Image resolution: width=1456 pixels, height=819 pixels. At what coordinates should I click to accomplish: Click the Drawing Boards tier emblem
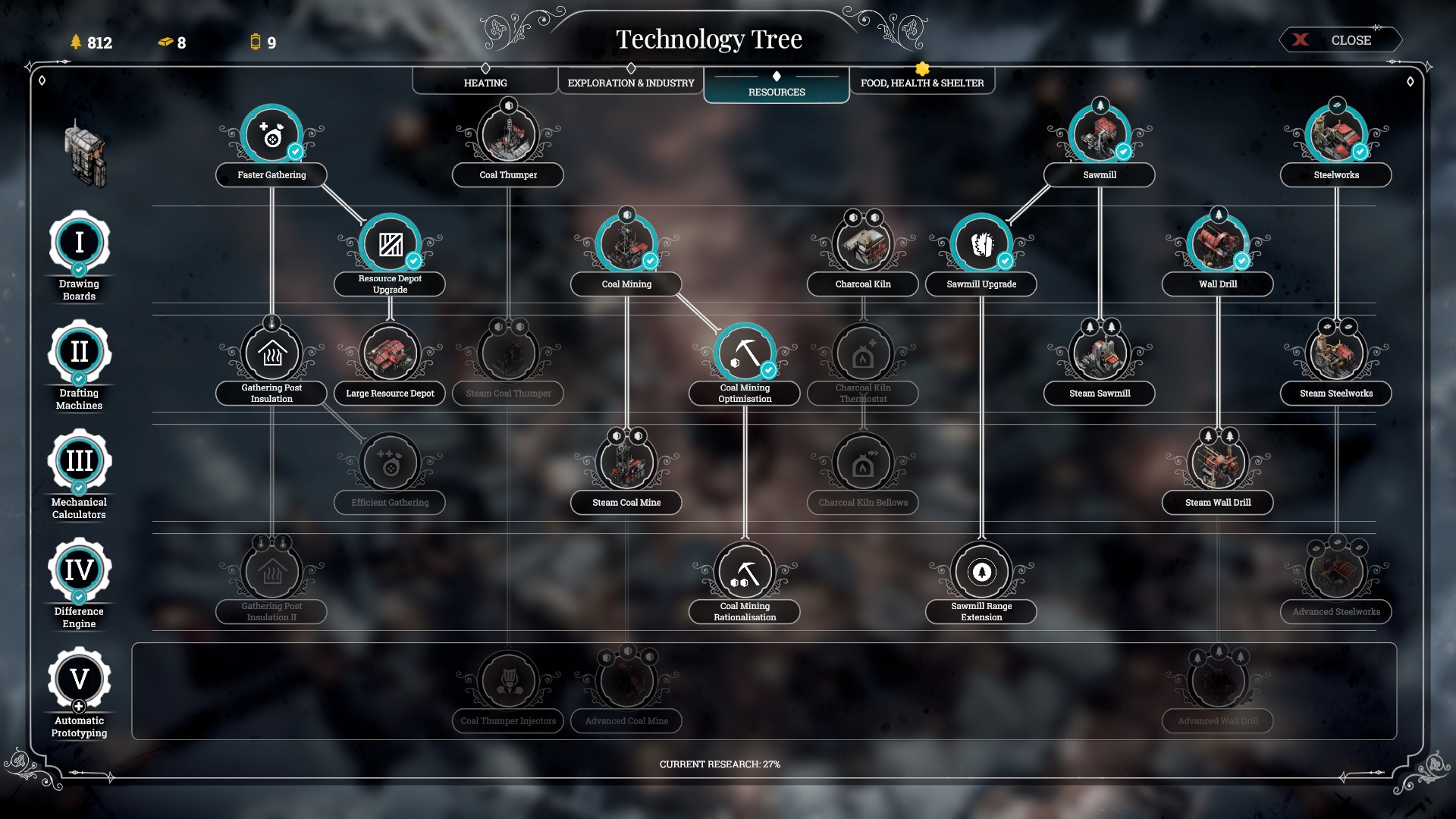coord(79,243)
